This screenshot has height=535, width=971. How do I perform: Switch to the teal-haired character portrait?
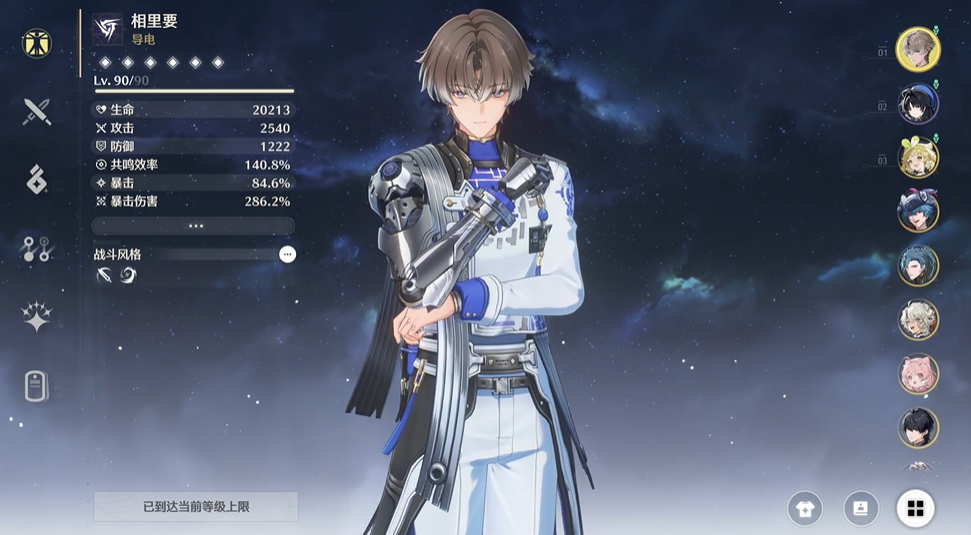[917, 265]
